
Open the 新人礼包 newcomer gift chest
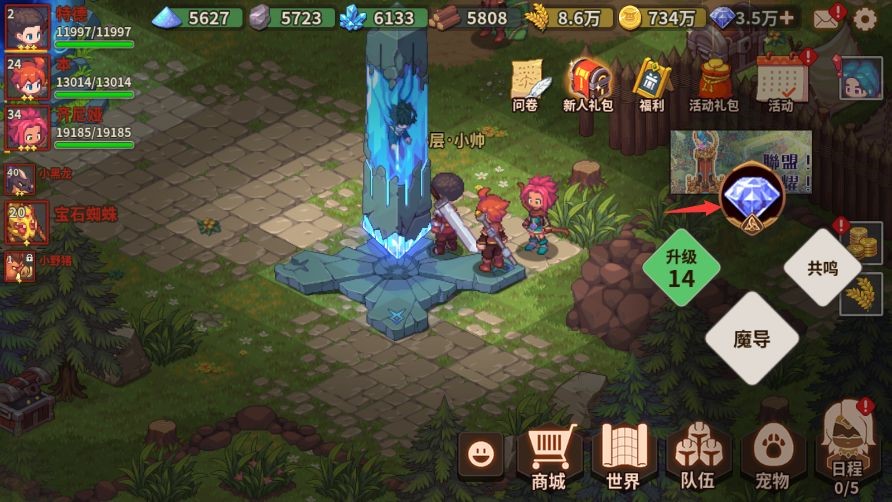[x=588, y=82]
